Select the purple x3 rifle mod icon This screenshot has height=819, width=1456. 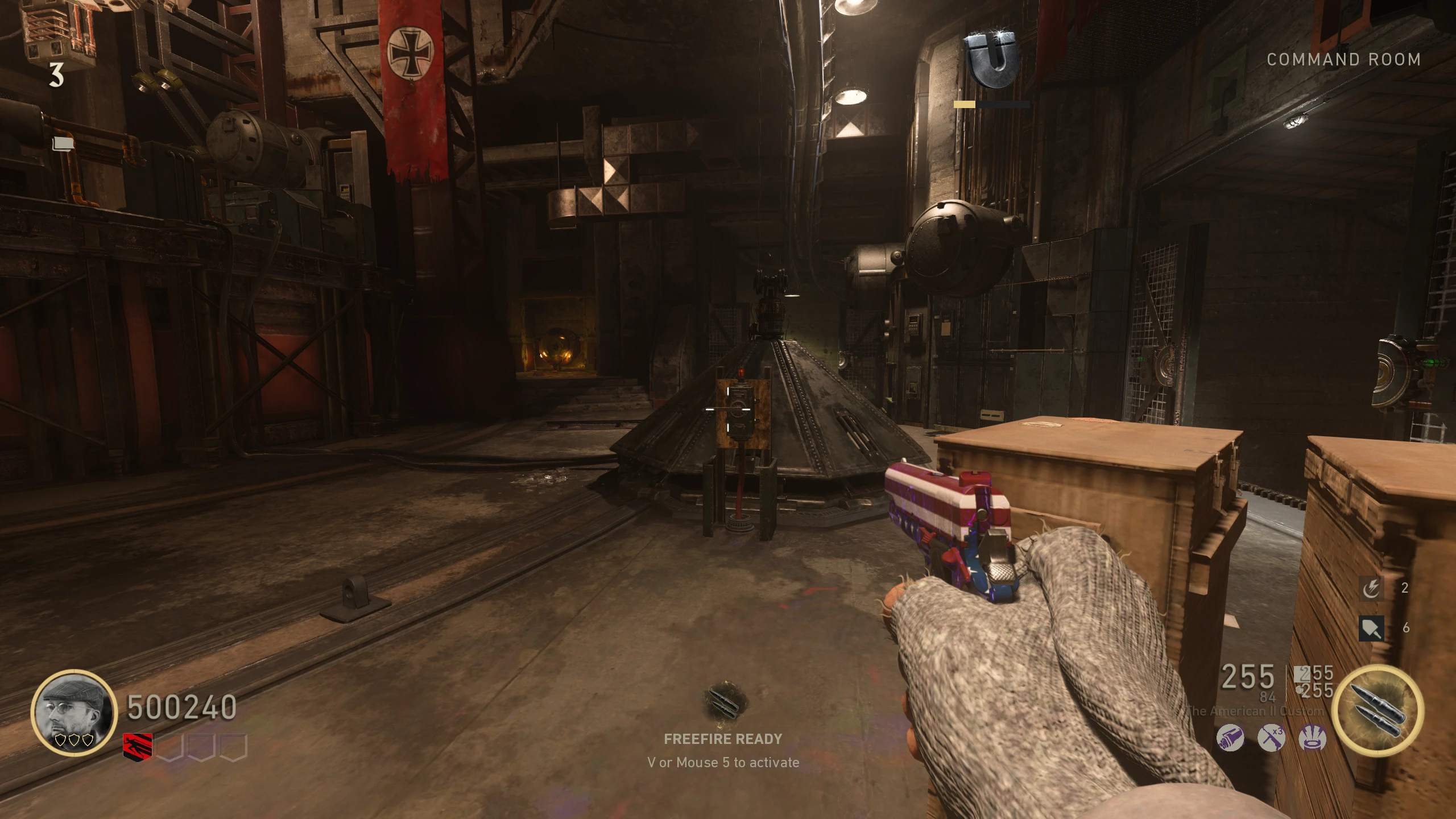(x=1271, y=739)
